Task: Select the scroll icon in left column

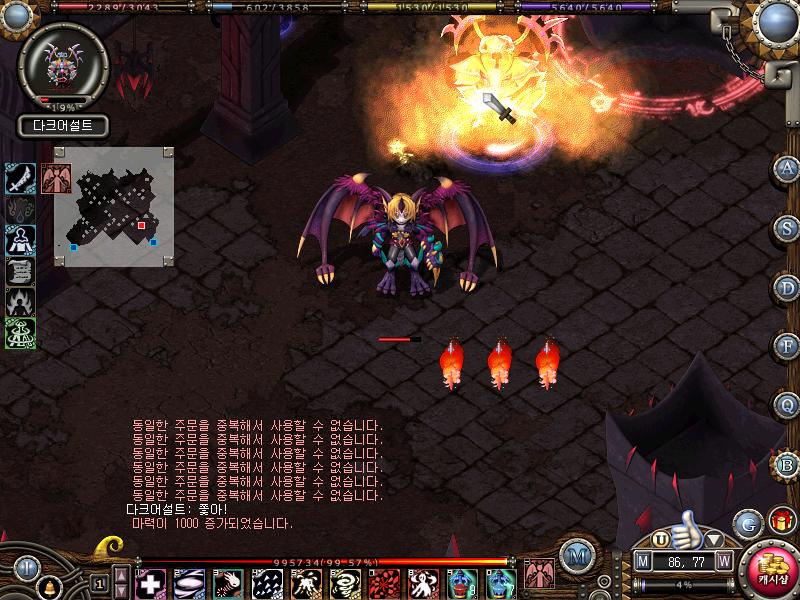Action: [x=21, y=270]
